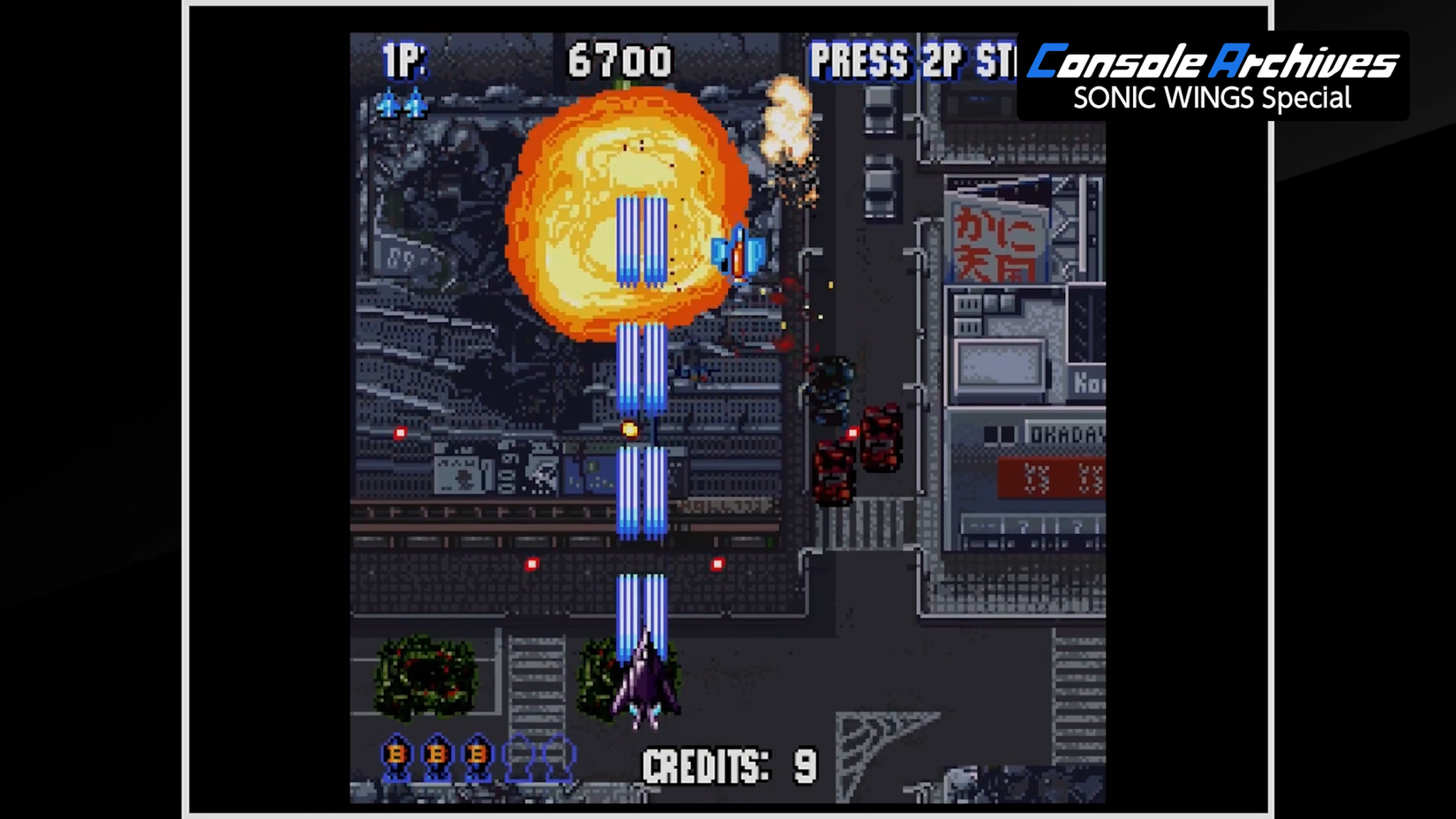This screenshot has width=1456, height=819.
Task: Click the yellow power-up orb
Action: click(629, 429)
